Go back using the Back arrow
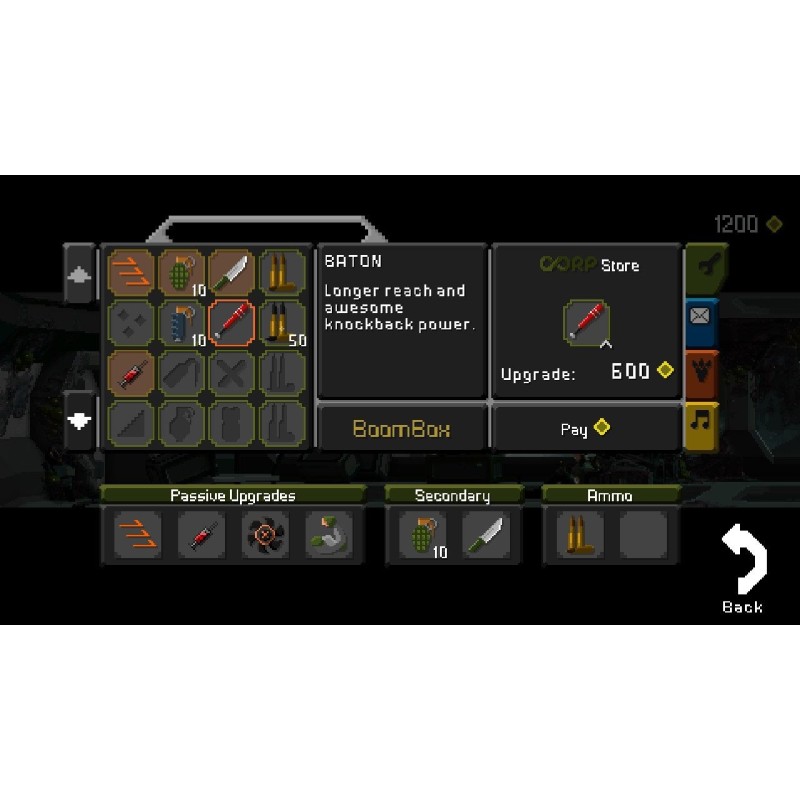 tap(743, 571)
